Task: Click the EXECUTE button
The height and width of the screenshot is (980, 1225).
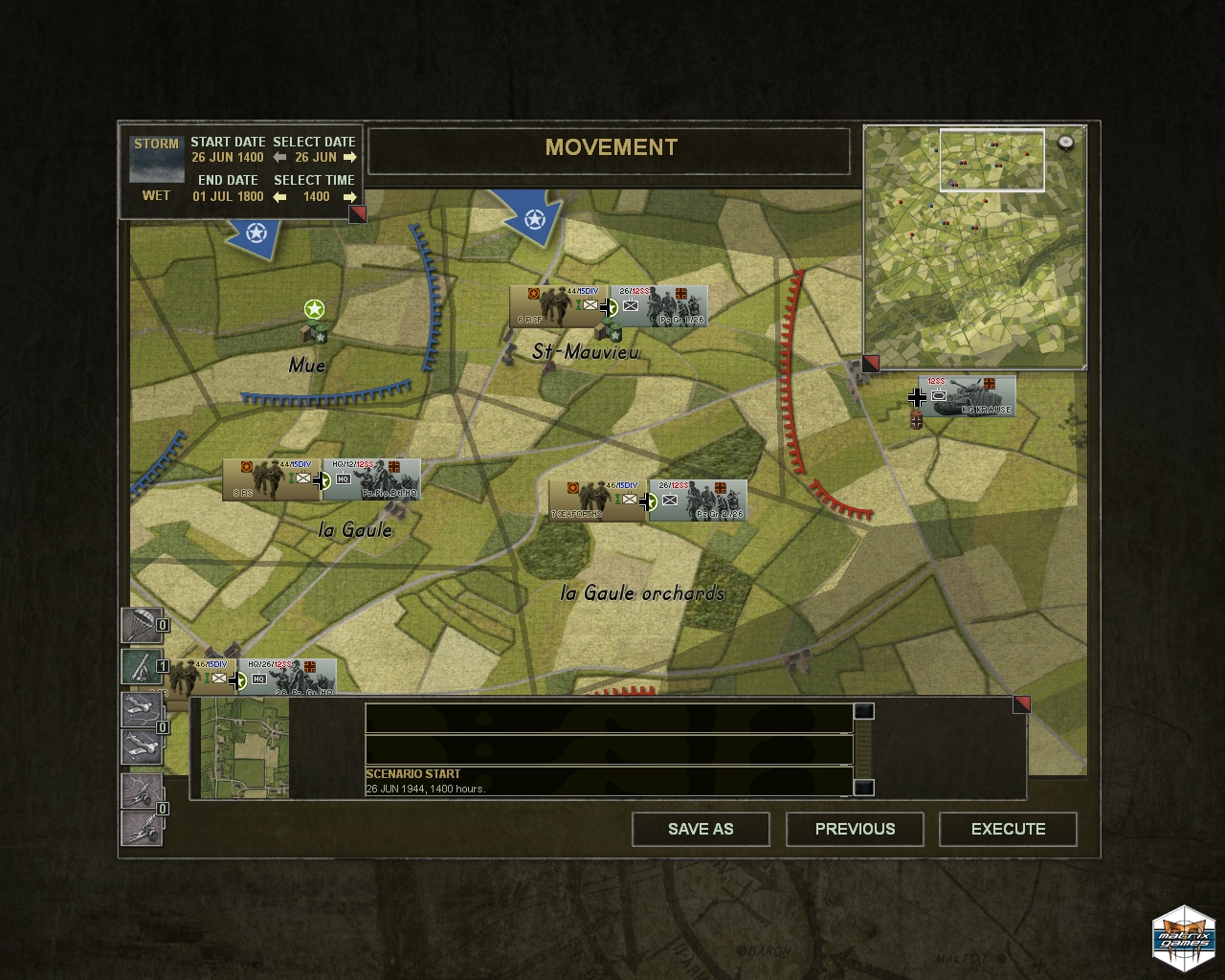Action: tap(1008, 829)
